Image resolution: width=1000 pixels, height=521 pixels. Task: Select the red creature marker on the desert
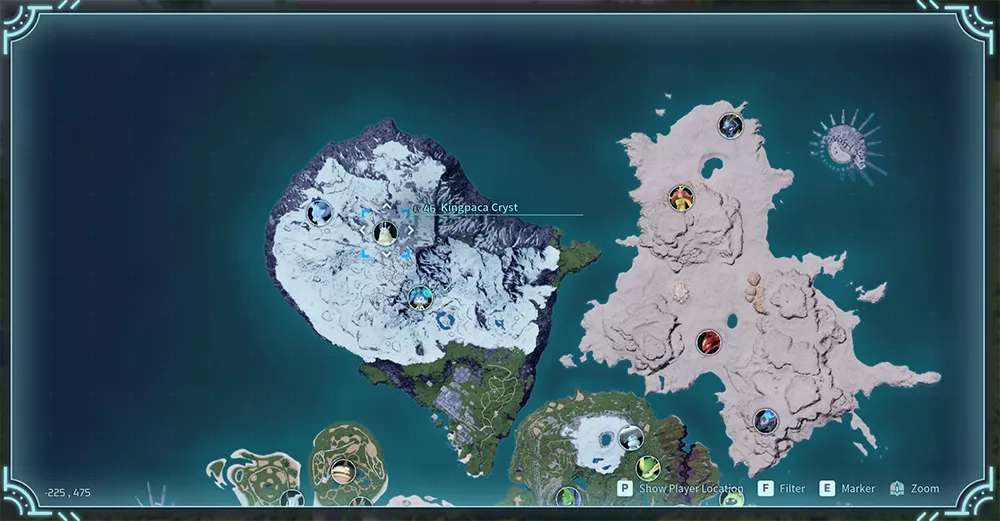coord(708,343)
